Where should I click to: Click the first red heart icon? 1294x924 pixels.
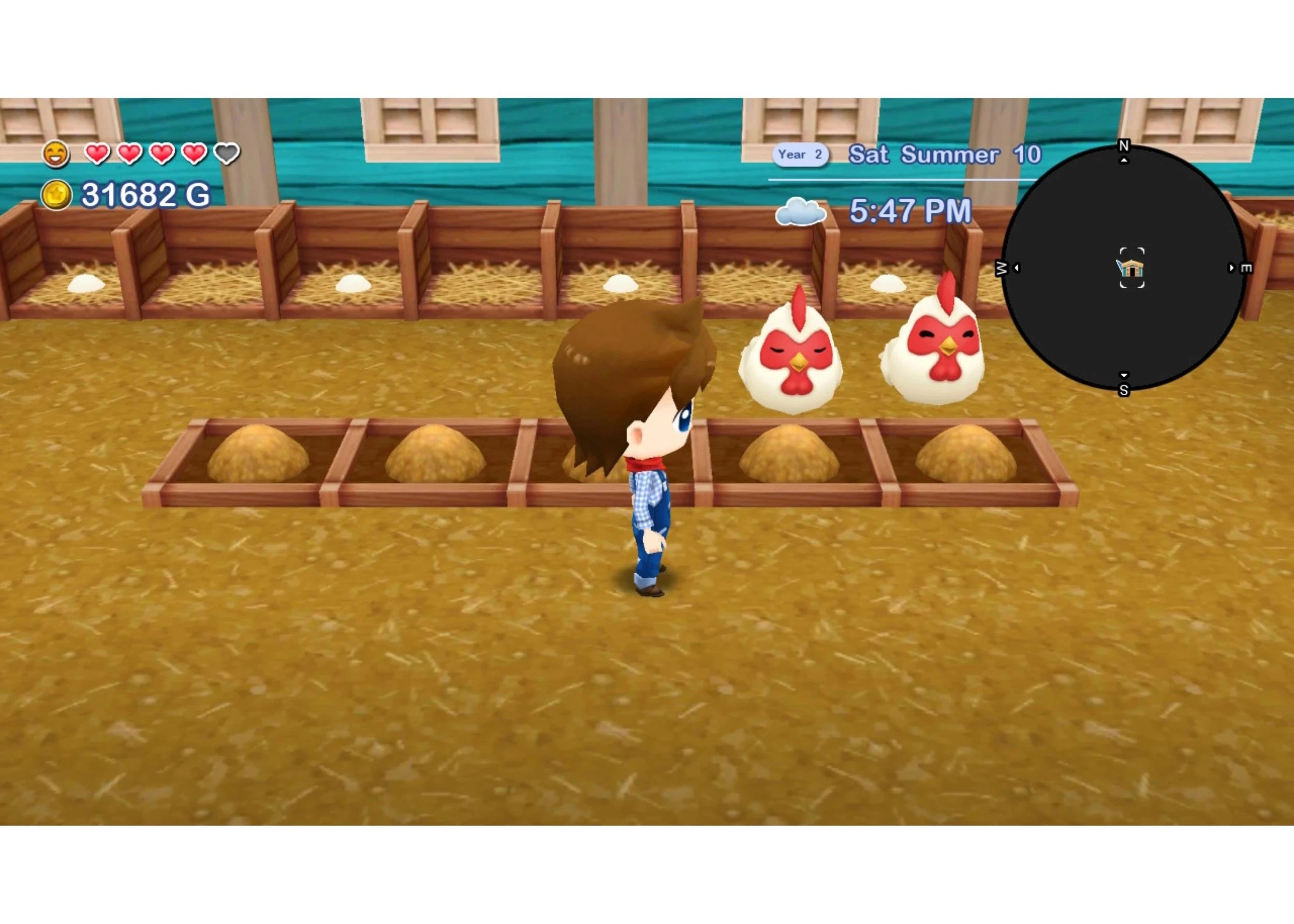[x=97, y=154]
